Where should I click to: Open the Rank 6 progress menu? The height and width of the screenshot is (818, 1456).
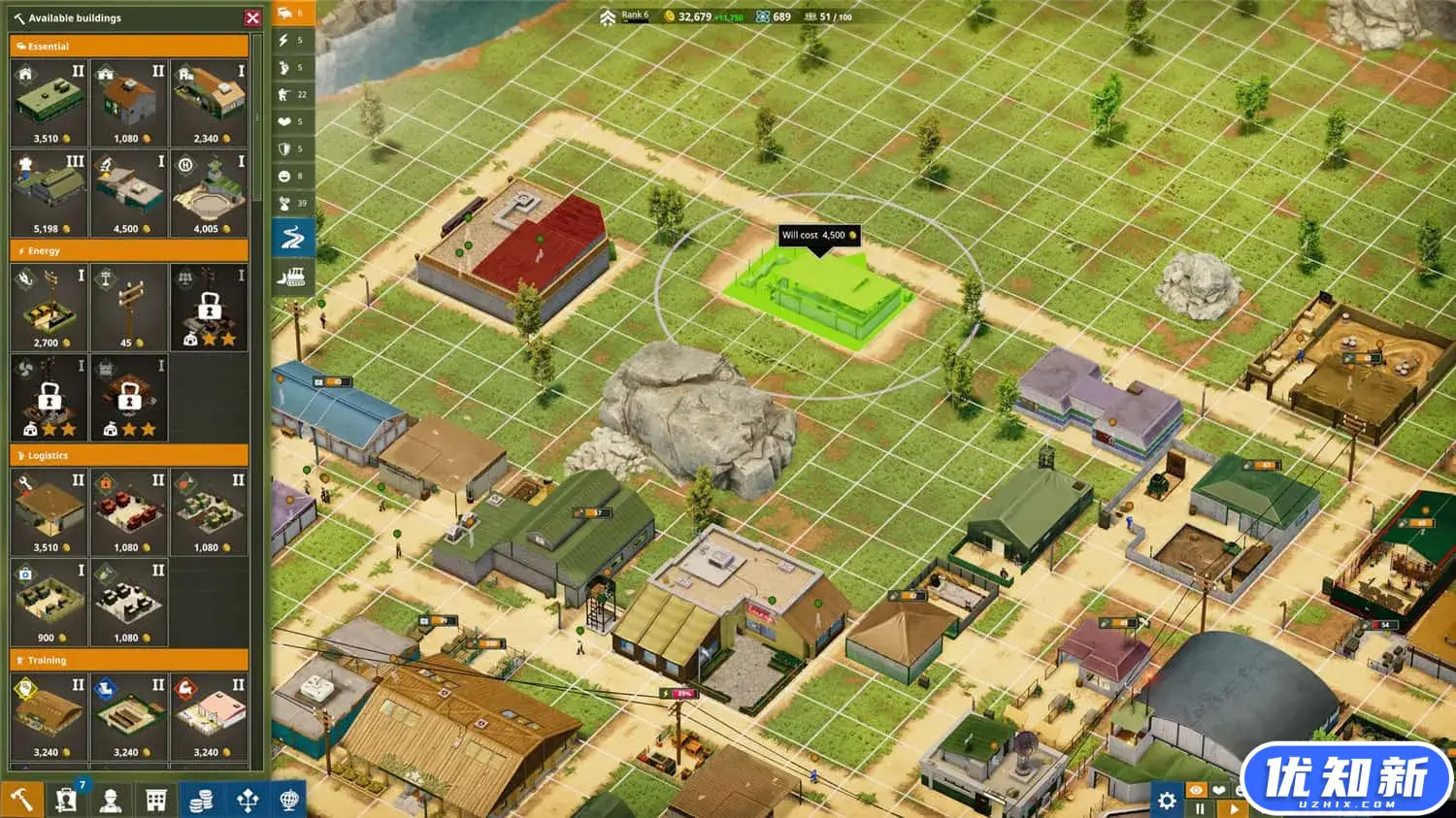(622, 16)
